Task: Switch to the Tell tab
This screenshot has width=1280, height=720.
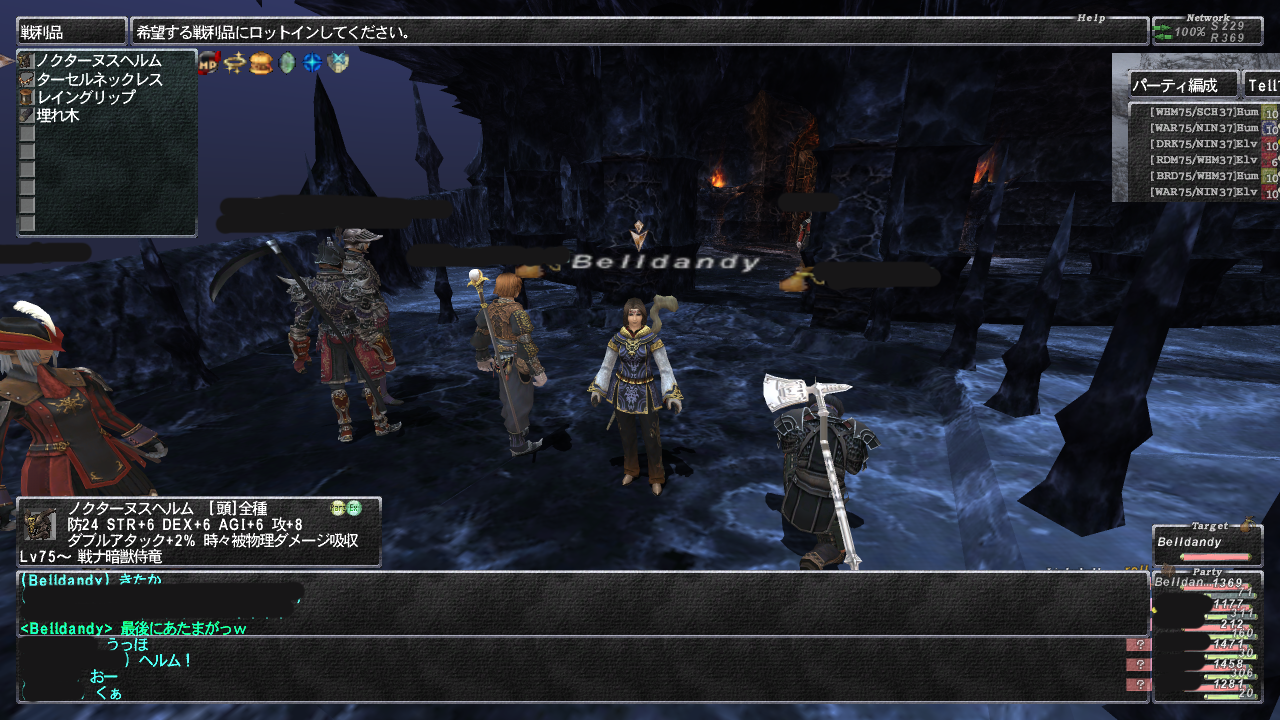Action: tap(1260, 86)
